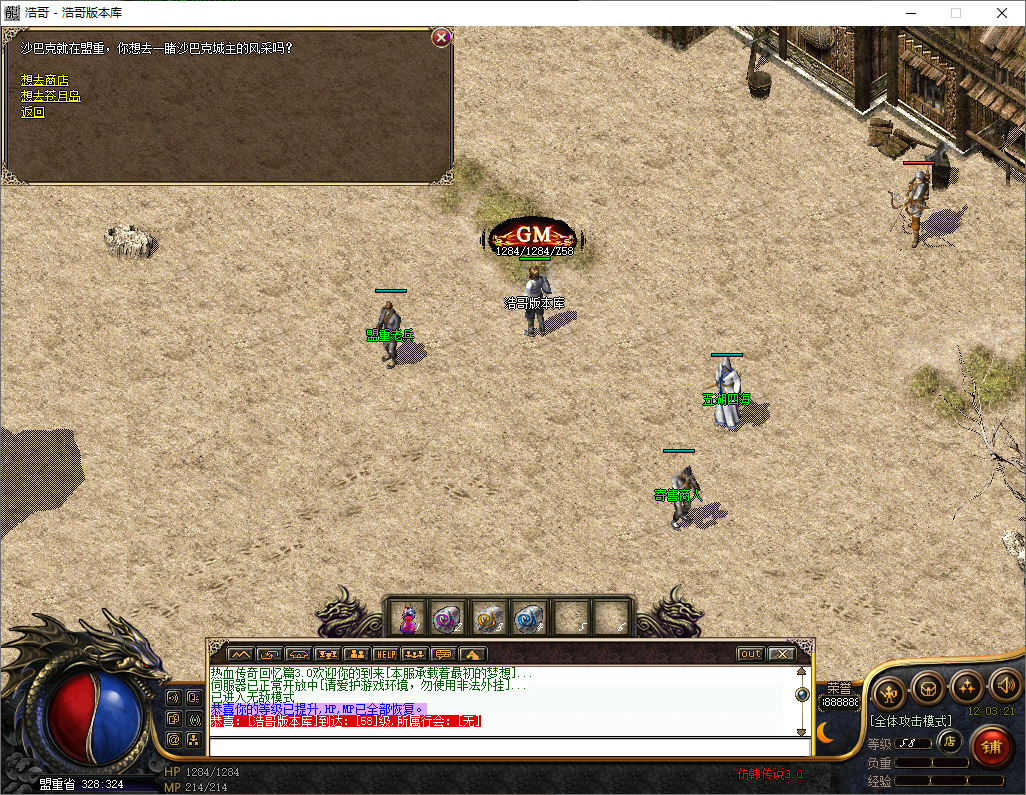The width and height of the screenshot is (1026, 795).
Task: Toggle sound with the speaker icon
Action: click(1003, 686)
